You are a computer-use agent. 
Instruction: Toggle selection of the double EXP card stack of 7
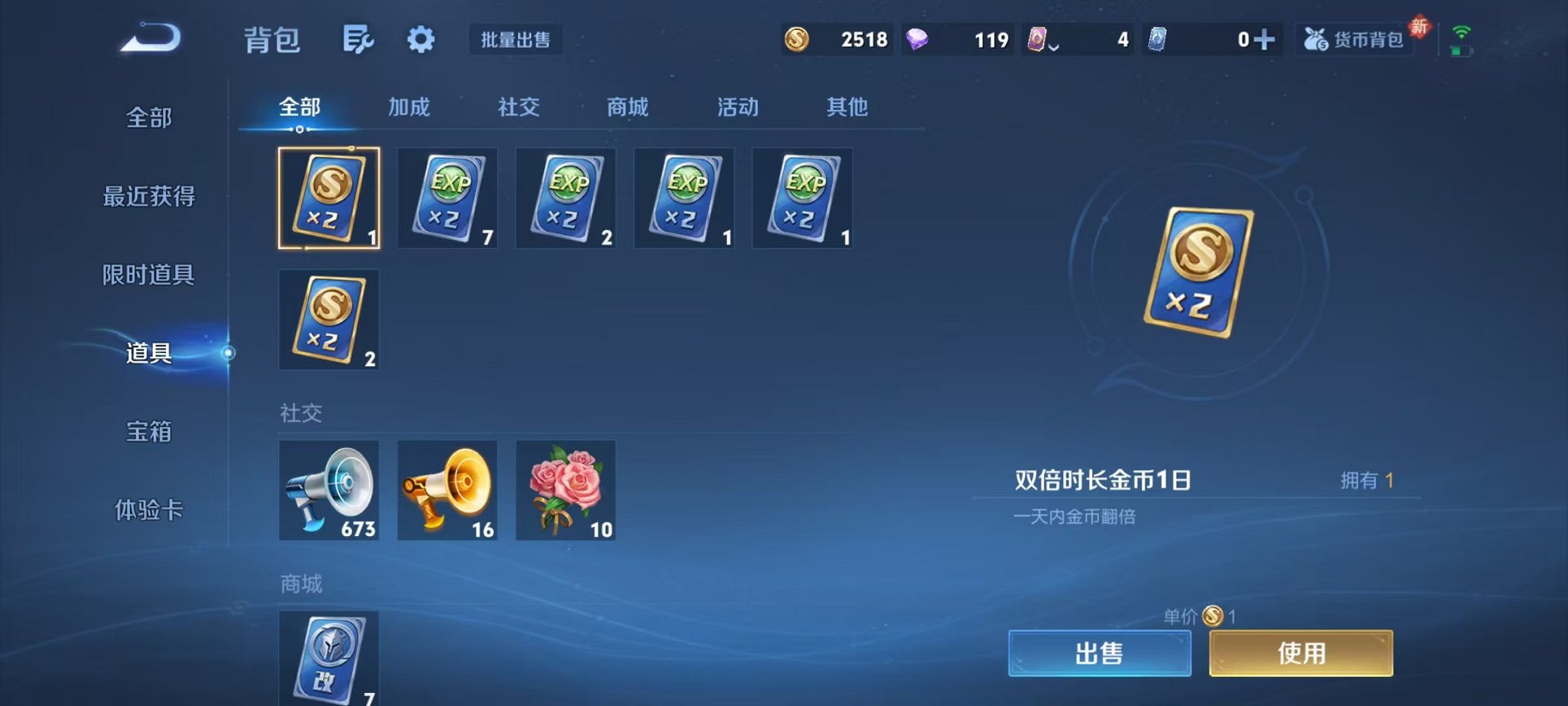click(447, 198)
